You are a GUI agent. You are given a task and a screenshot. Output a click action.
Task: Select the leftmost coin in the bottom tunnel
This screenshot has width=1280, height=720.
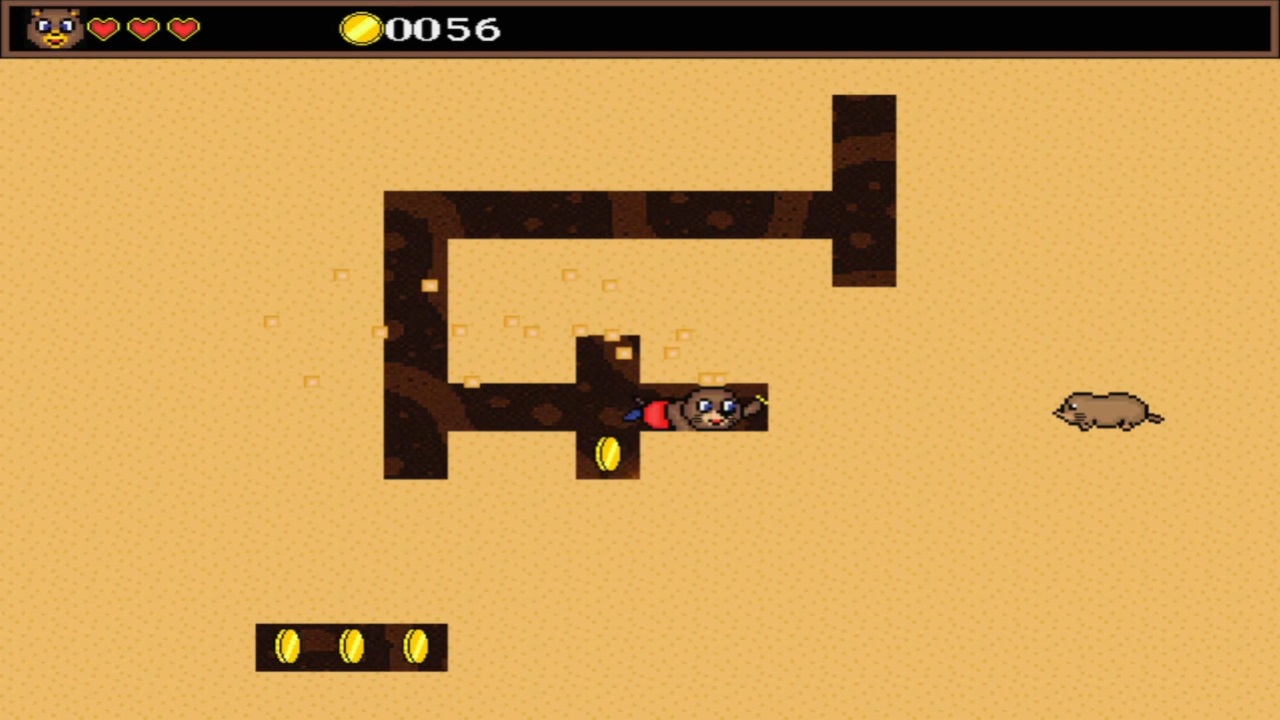288,646
